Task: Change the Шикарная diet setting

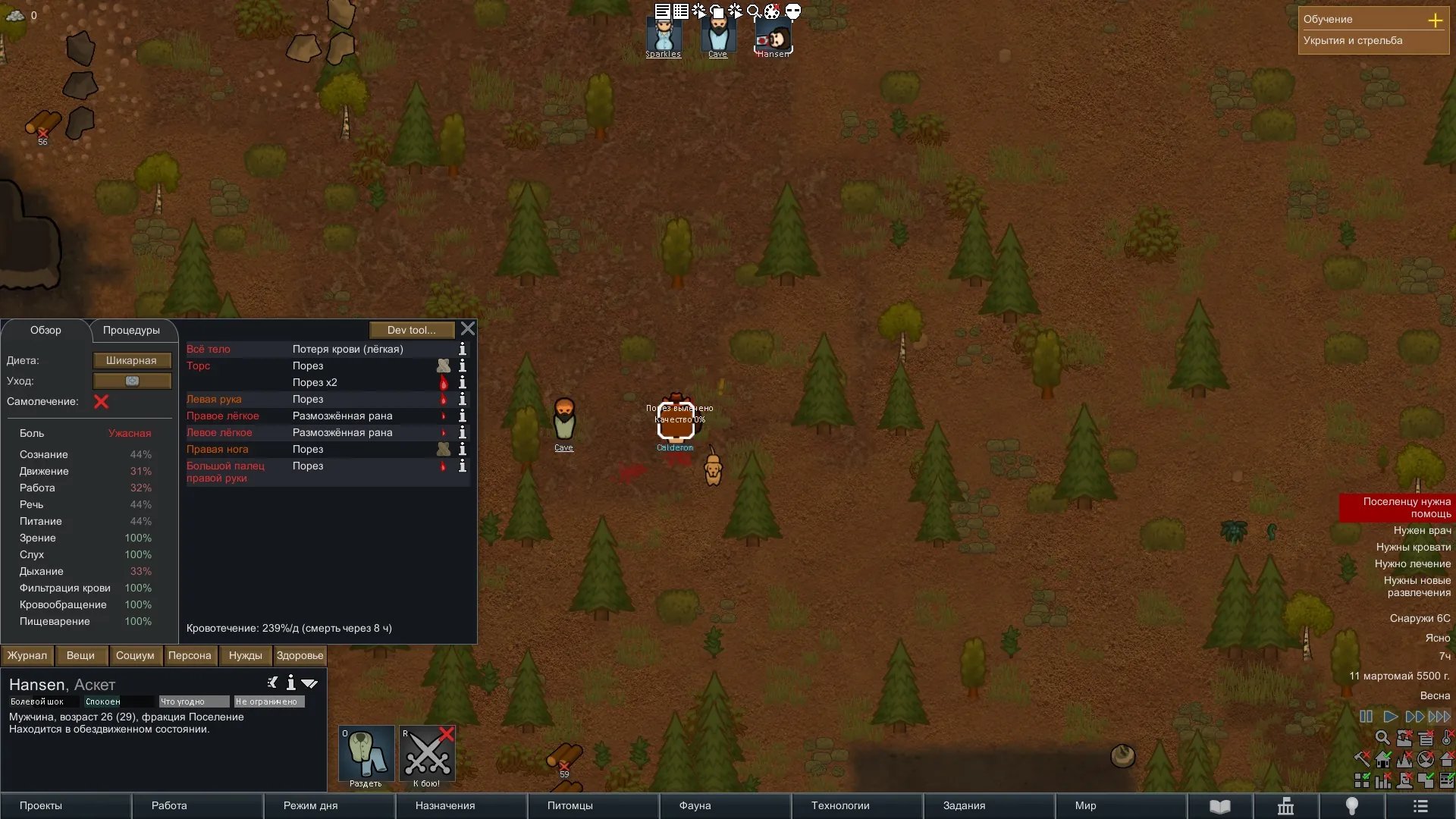Action: pos(131,361)
